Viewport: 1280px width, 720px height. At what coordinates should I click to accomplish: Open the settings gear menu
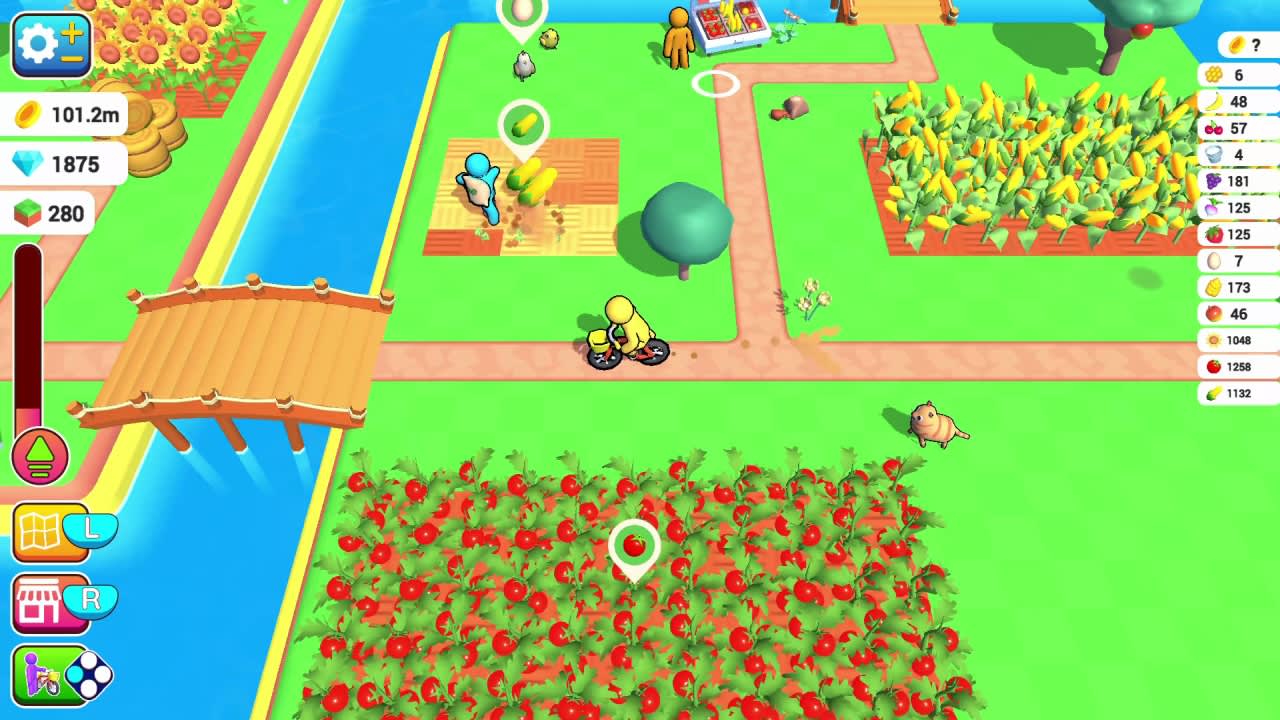pyautogui.click(x=38, y=45)
